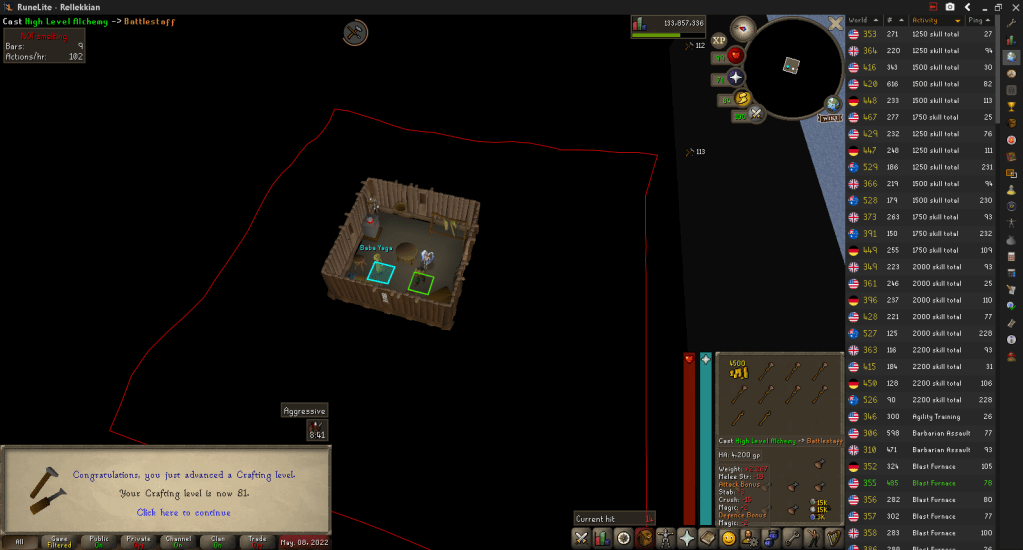Select the coins stack in the inventory
This screenshot has height=550, width=1023.
738,372
